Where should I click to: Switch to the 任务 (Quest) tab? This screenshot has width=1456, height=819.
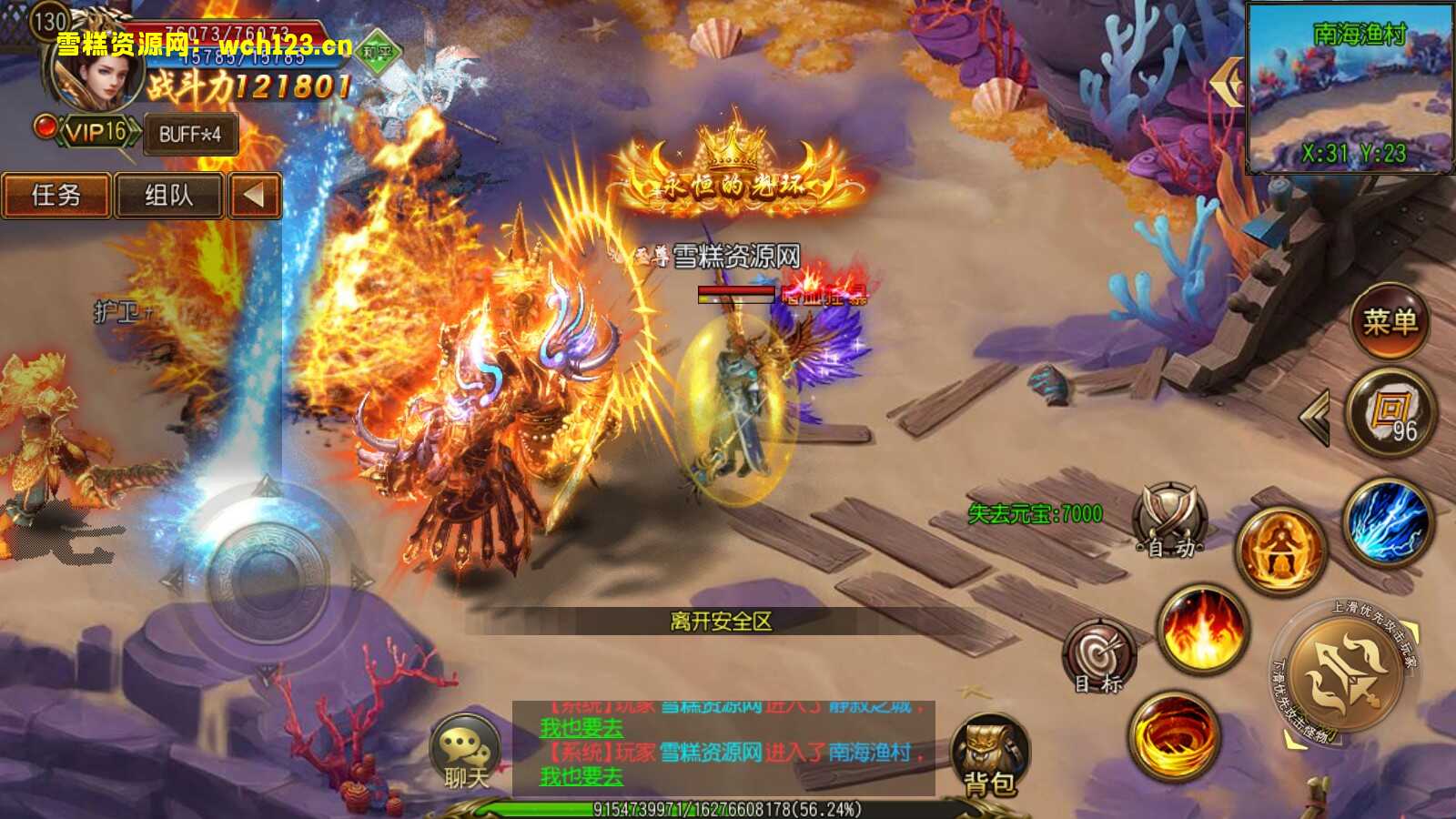(x=56, y=196)
